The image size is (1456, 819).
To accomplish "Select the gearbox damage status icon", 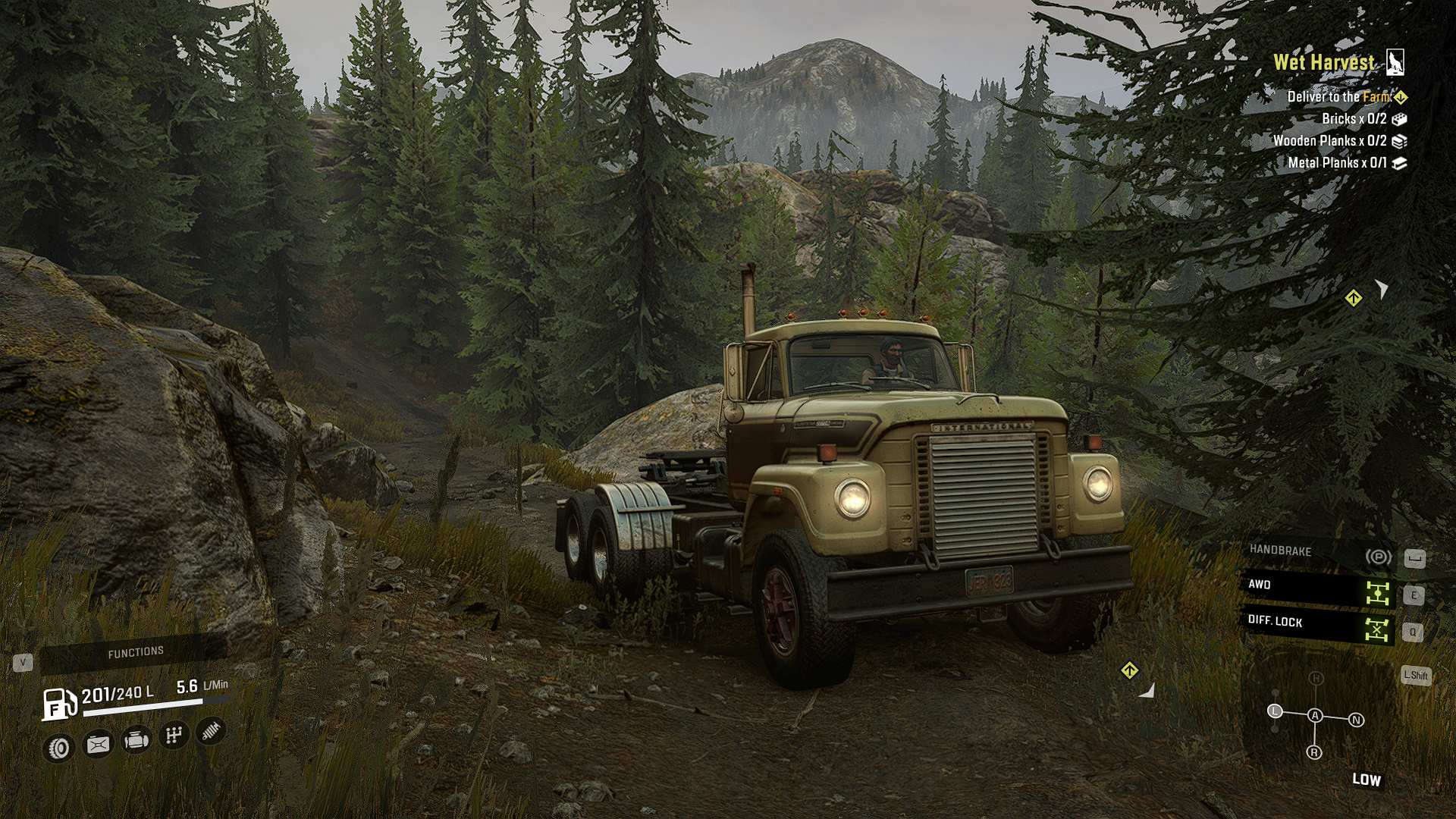I will [x=174, y=735].
